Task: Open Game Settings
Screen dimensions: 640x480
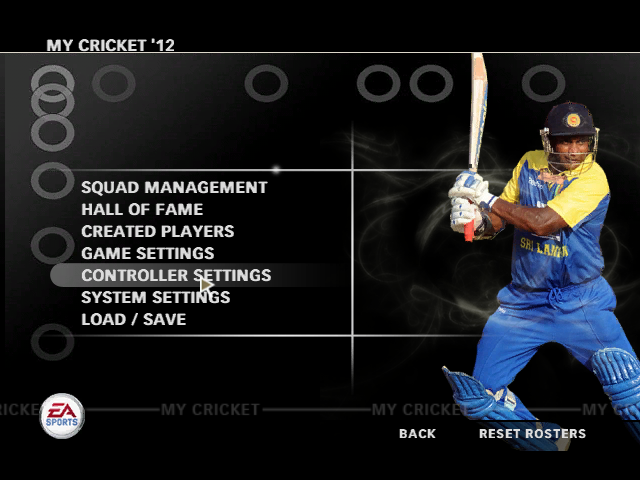Action: point(147,253)
